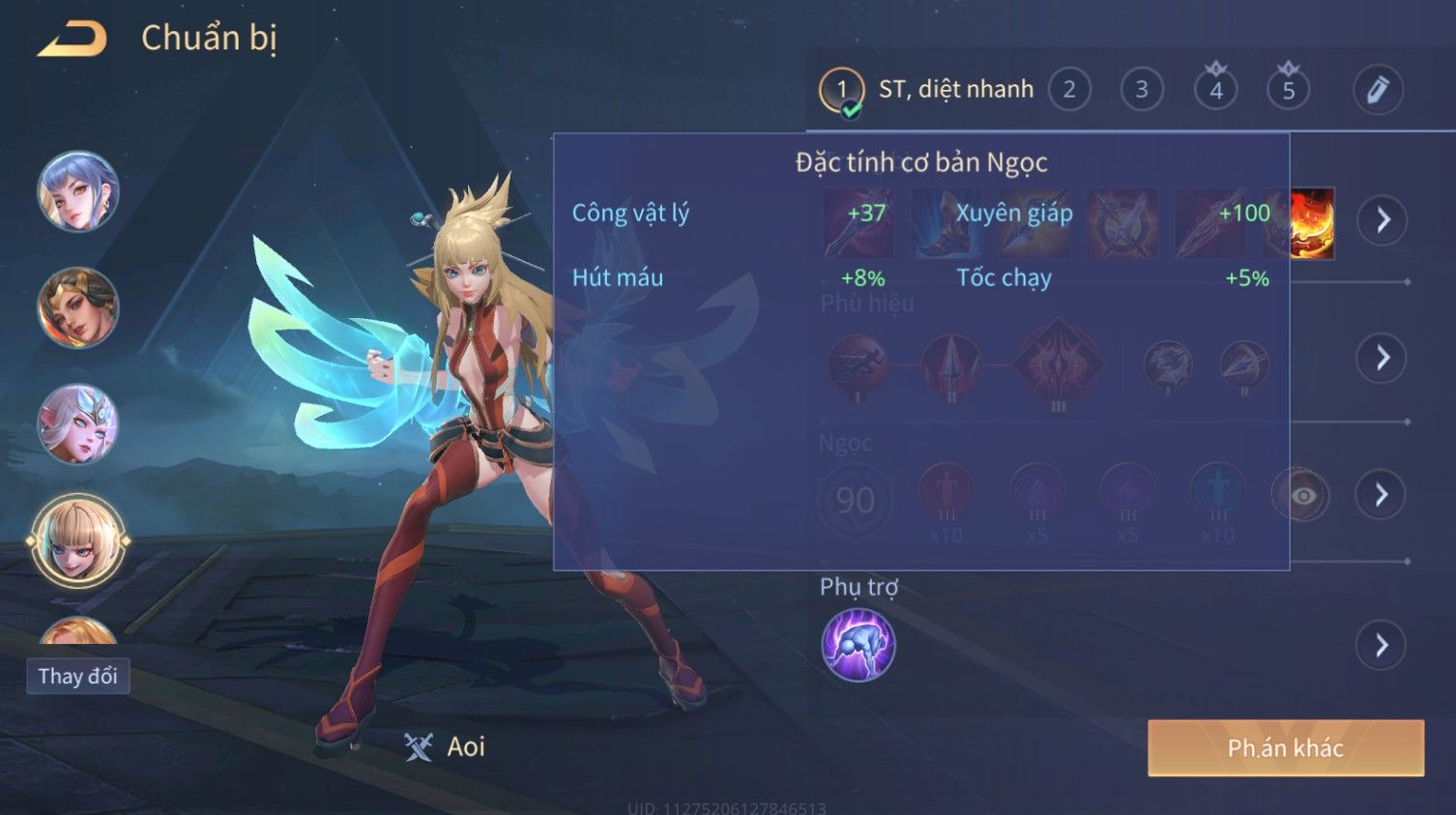Screen dimensions: 1456x815
Task: Switch to preset slot 2
Action: [x=1069, y=90]
